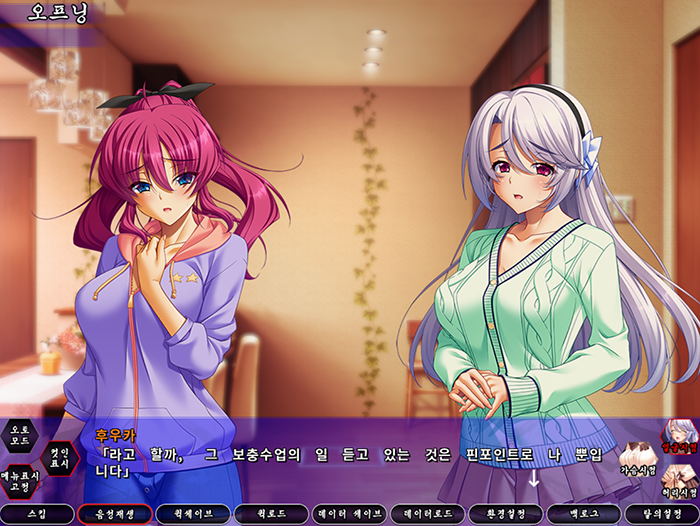
Task: Toggle 메뉴표시고정 menu display lock
Action: [x=19, y=482]
